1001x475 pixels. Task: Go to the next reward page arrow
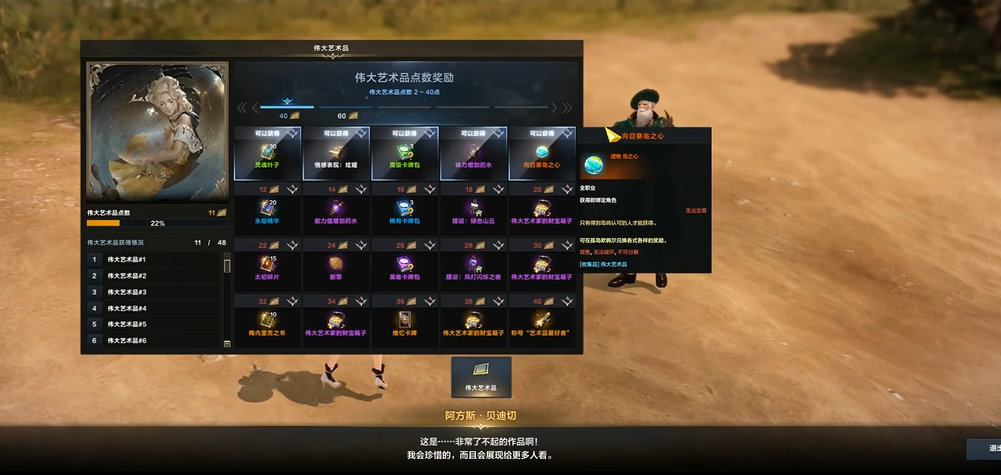click(567, 107)
